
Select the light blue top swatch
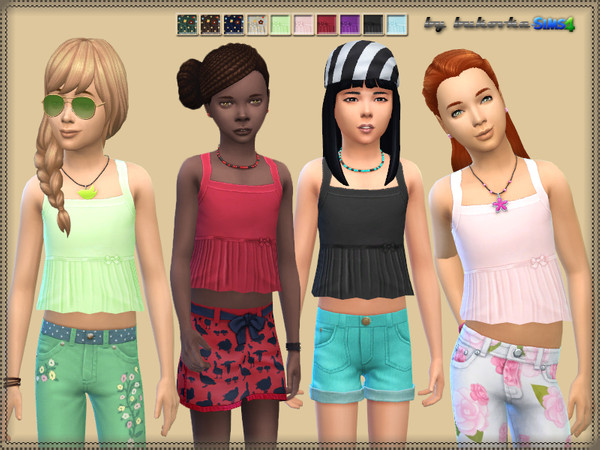(x=396, y=23)
